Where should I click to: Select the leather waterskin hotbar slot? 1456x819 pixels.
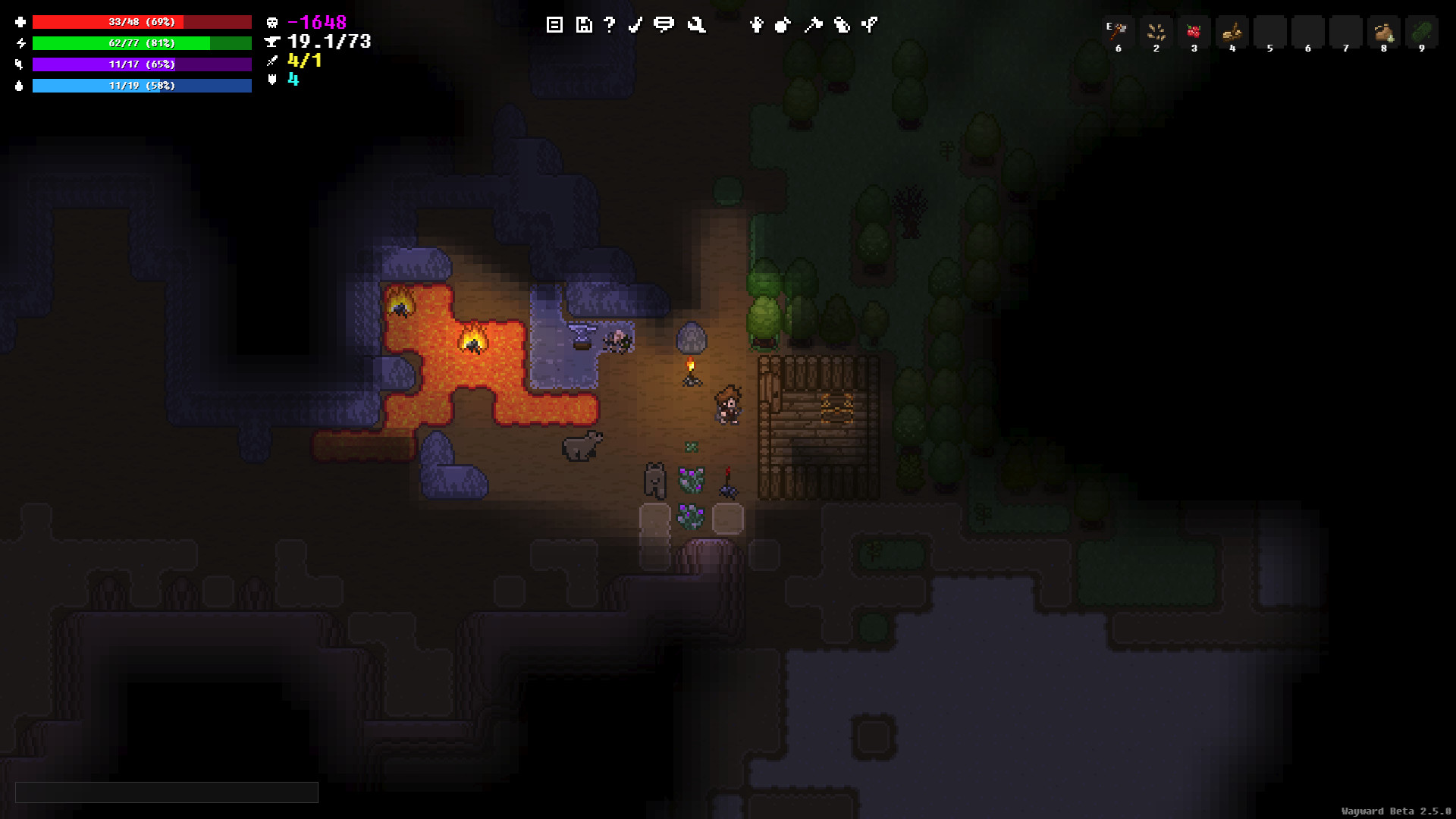(x=1384, y=33)
